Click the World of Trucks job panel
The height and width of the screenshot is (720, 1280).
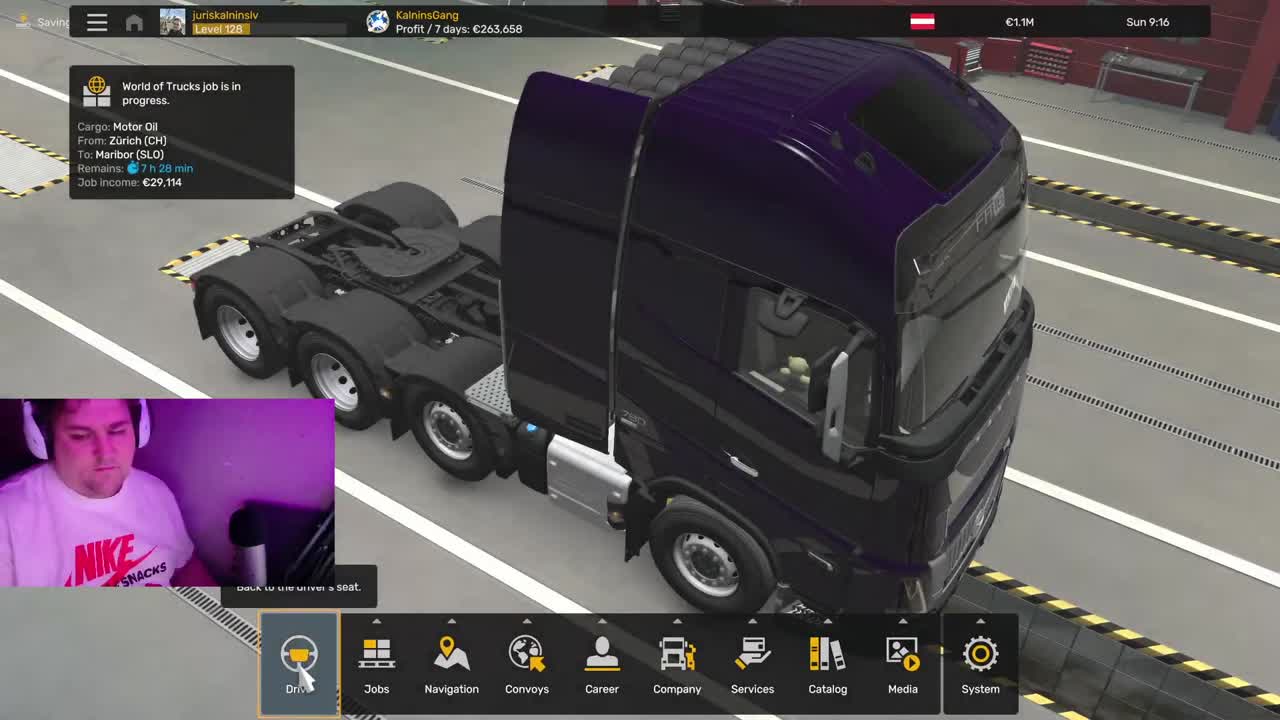[x=181, y=132]
